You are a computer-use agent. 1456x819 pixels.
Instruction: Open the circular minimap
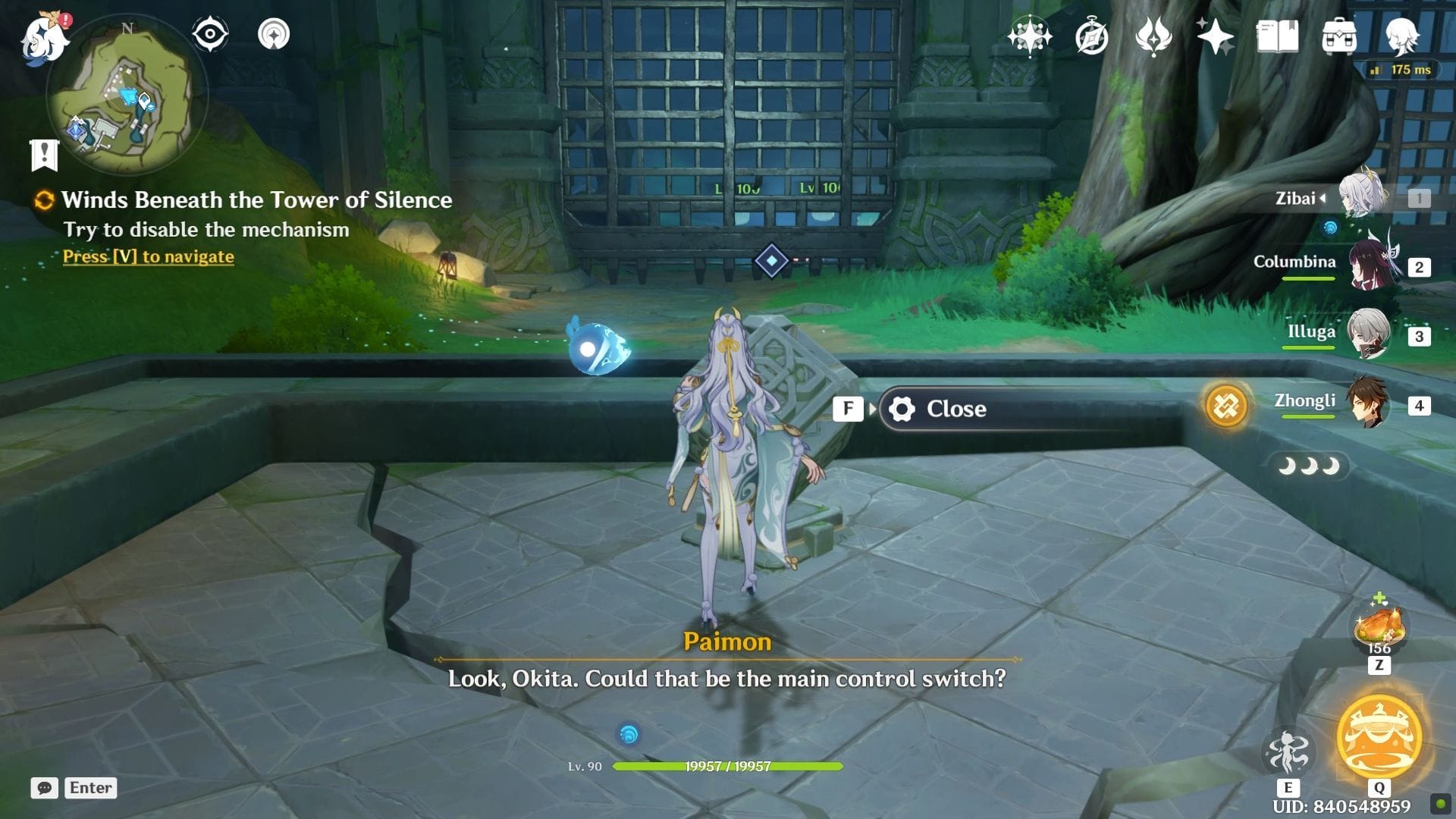point(126,96)
